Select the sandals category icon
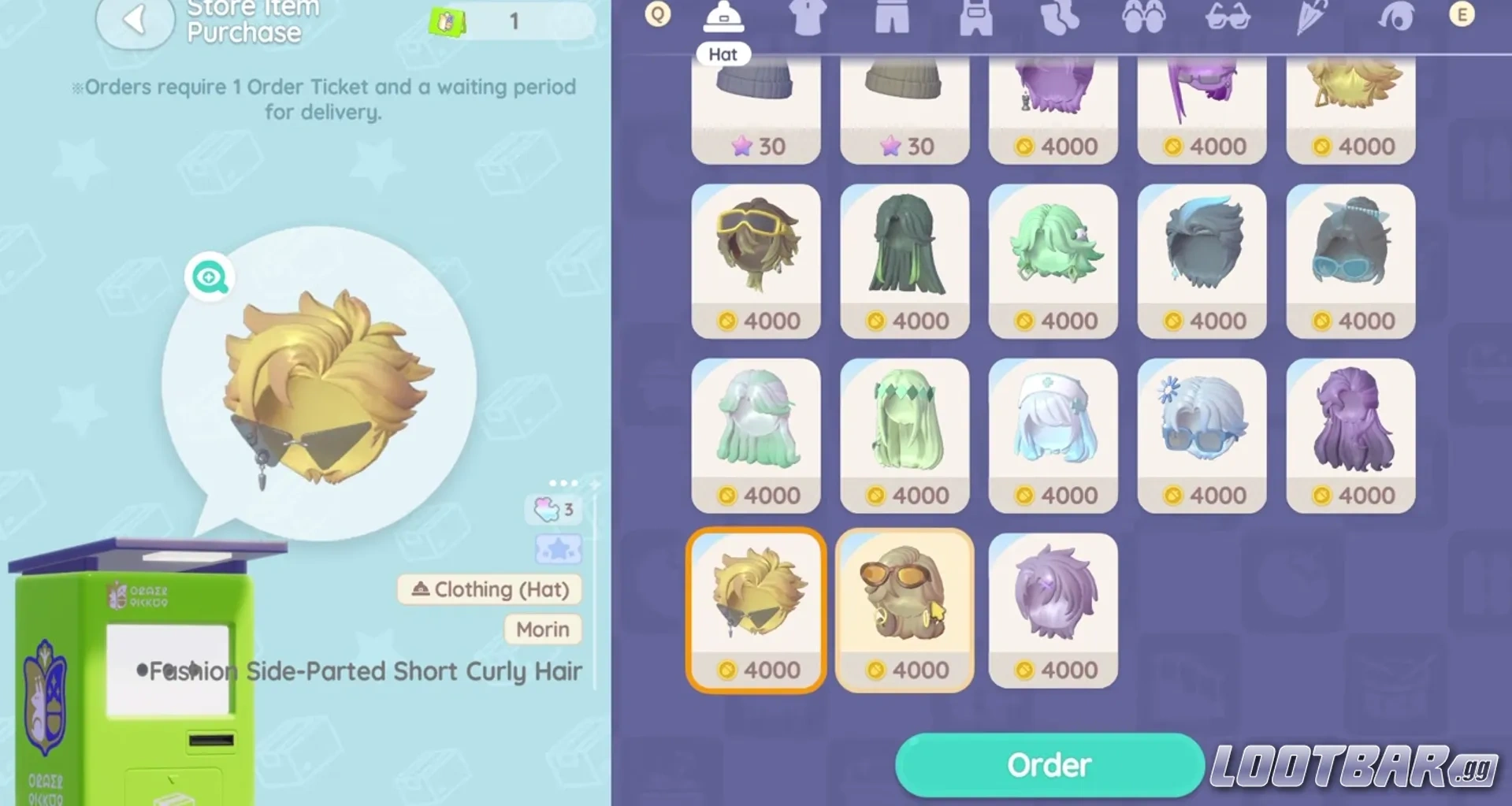1512x806 pixels. tap(1144, 17)
